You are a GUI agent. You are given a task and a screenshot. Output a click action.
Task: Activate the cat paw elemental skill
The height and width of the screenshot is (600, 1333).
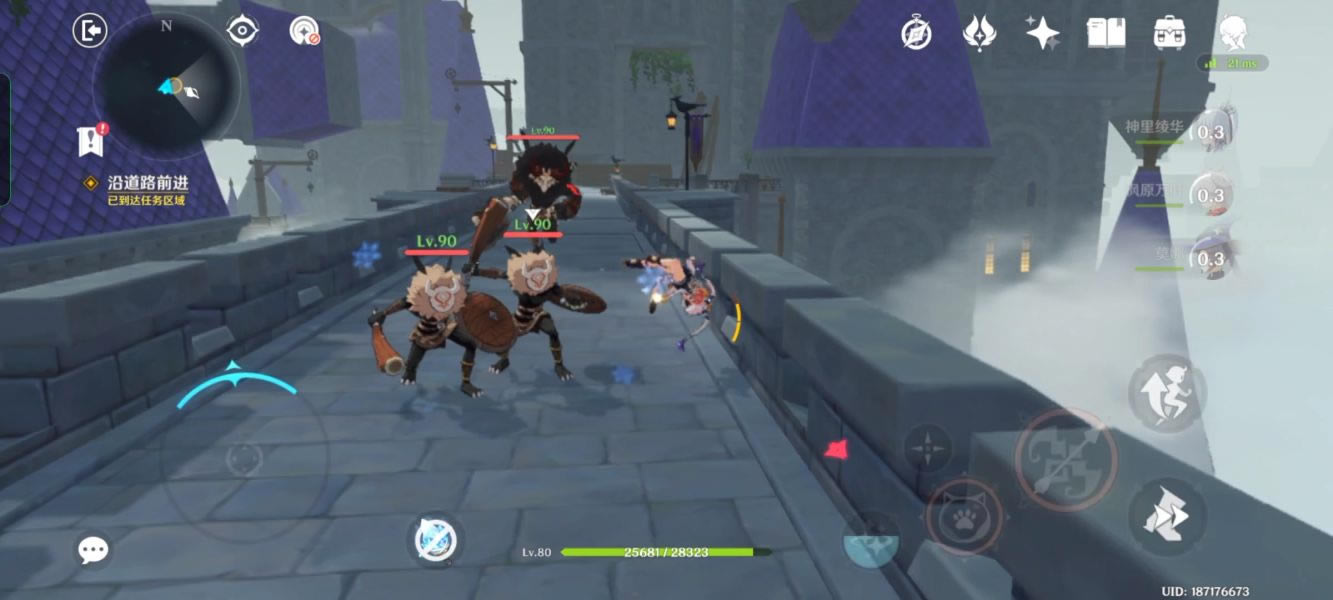point(963,517)
